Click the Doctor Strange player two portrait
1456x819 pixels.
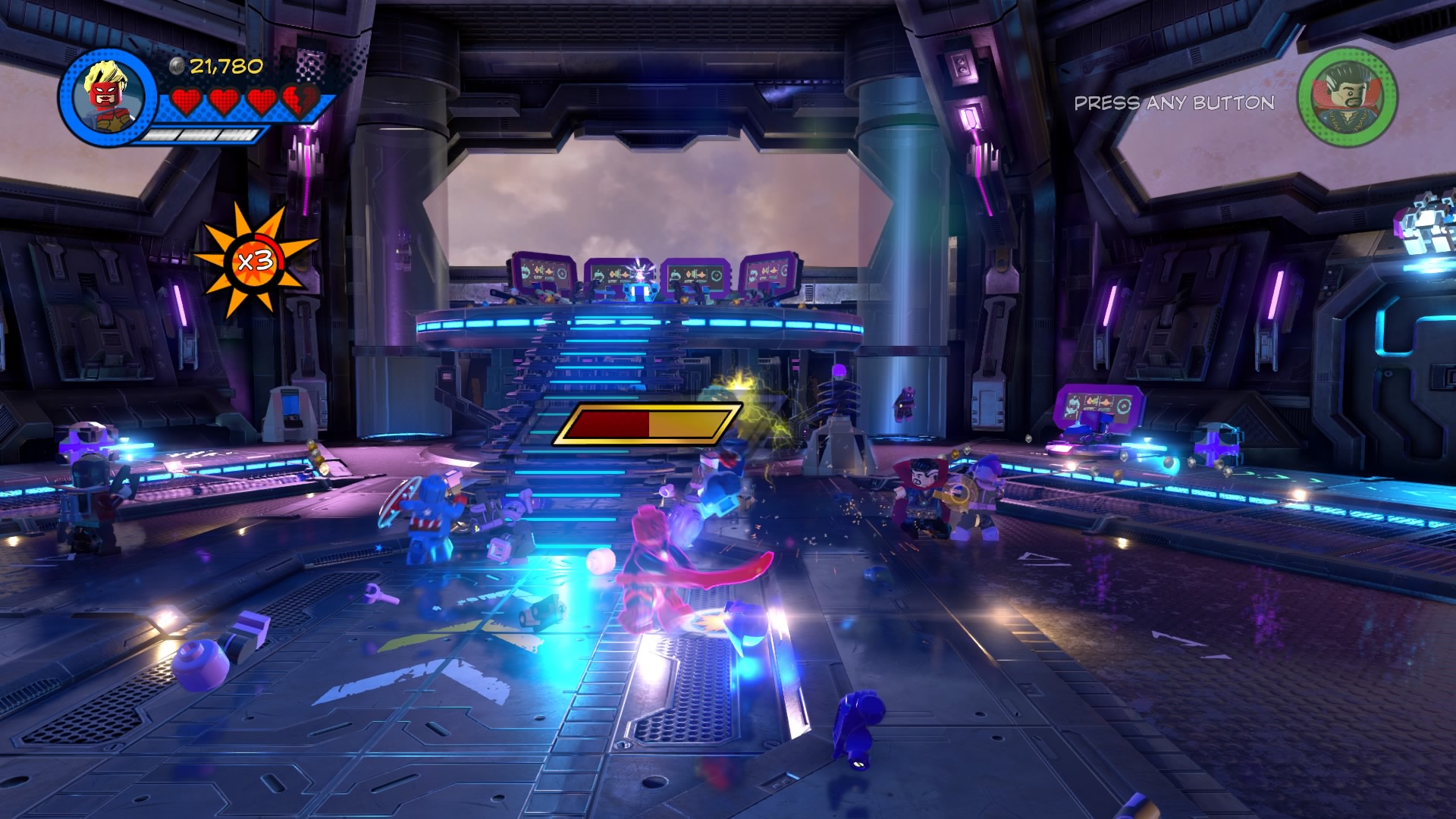tap(1348, 96)
